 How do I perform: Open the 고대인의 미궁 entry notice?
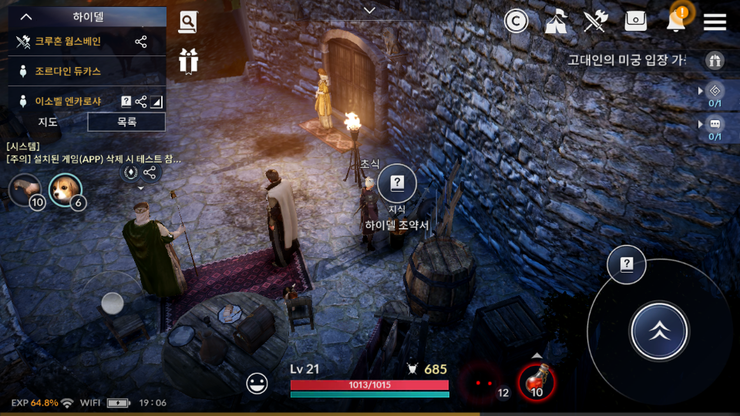point(625,60)
